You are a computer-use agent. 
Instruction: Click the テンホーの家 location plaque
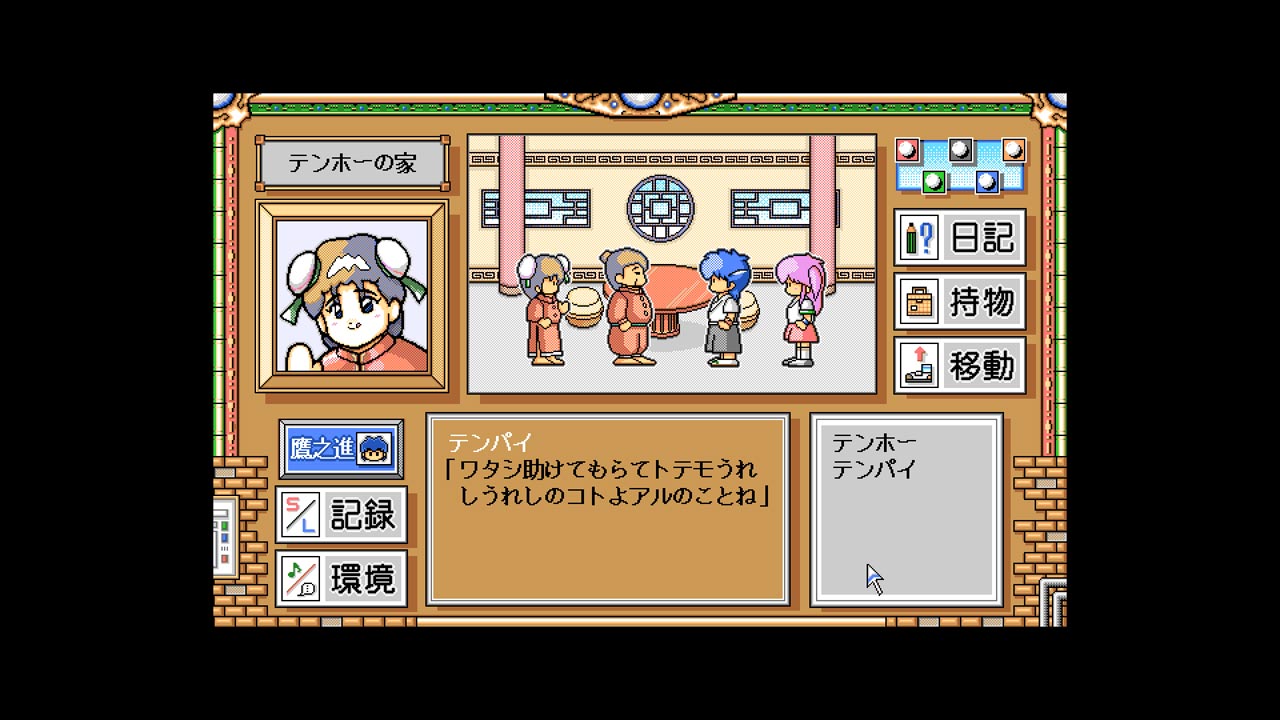click(351, 162)
